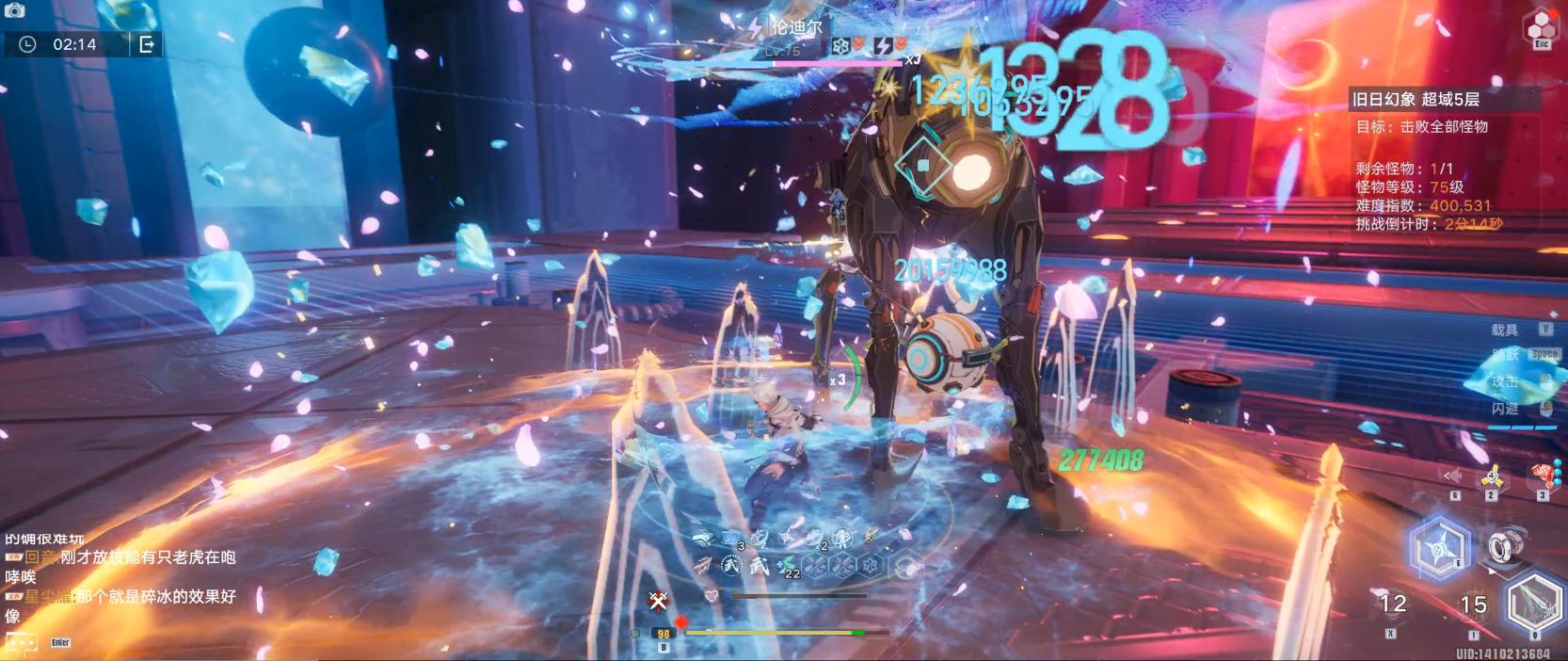The width and height of the screenshot is (1568, 661).
Task: Trigger the discharge skill with crossed blades
Action: click(1534, 605)
